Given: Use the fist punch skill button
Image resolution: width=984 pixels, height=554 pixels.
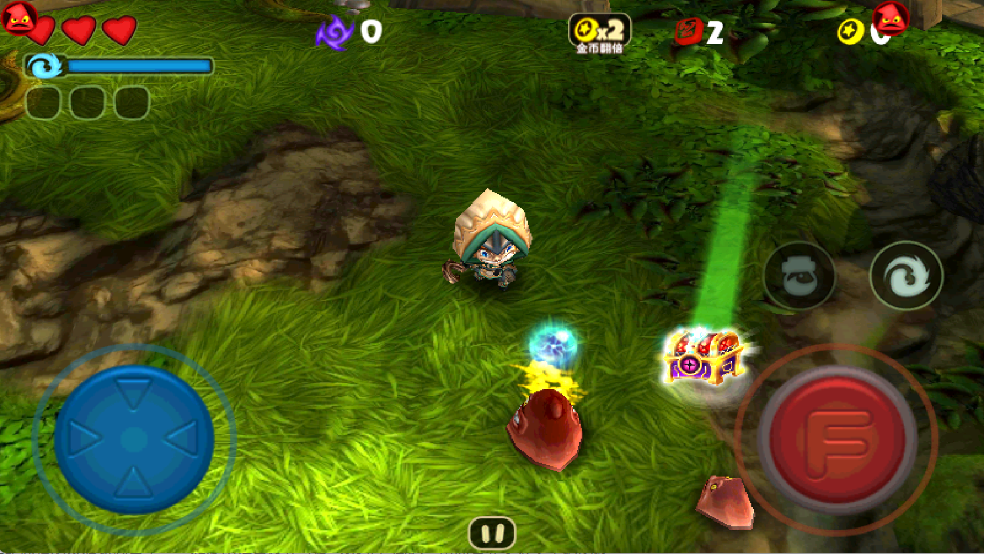Looking at the screenshot, I should [x=799, y=277].
